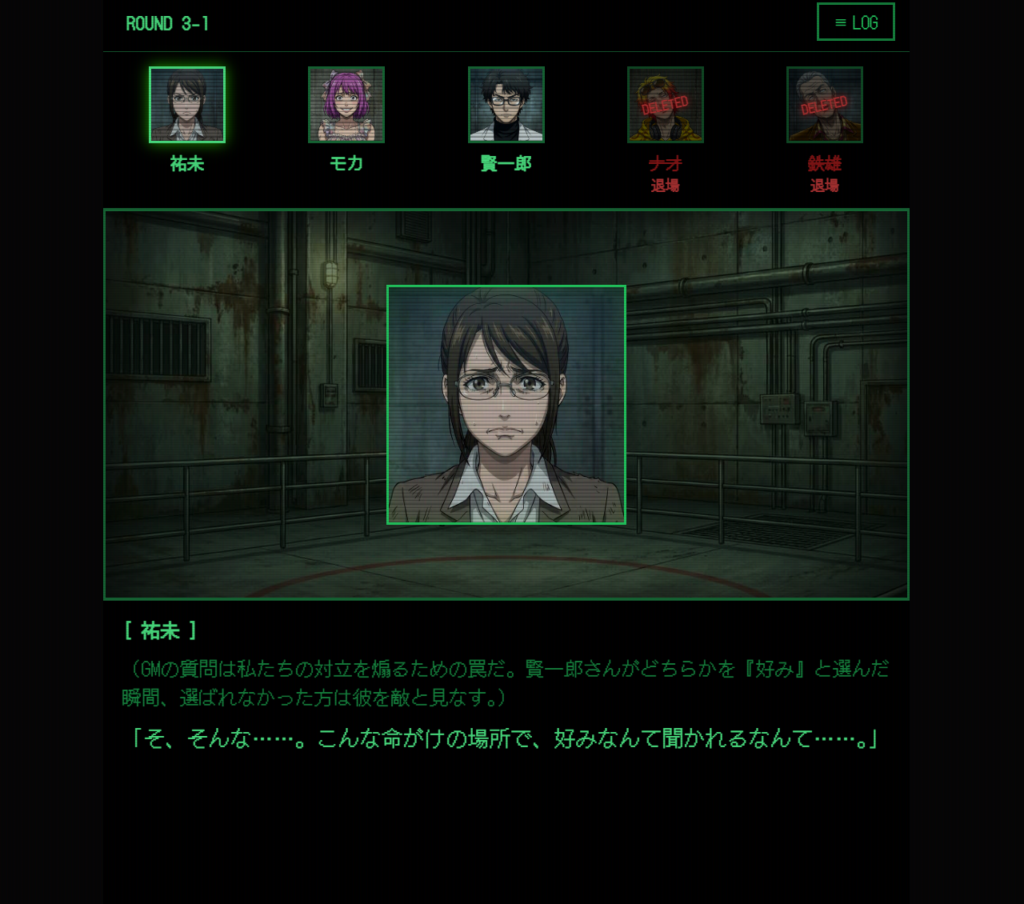Select 賢一郎's portrait thumbnail
The image size is (1024, 904).
click(x=506, y=105)
